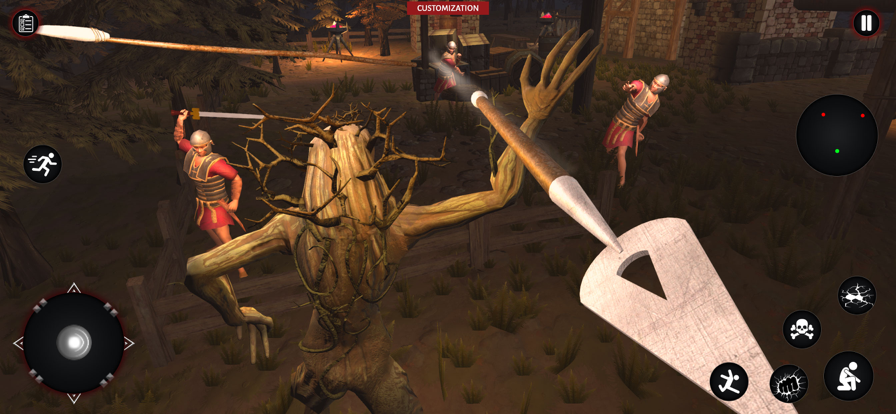Open the clipboard objectives list
The image size is (896, 414).
(x=26, y=23)
